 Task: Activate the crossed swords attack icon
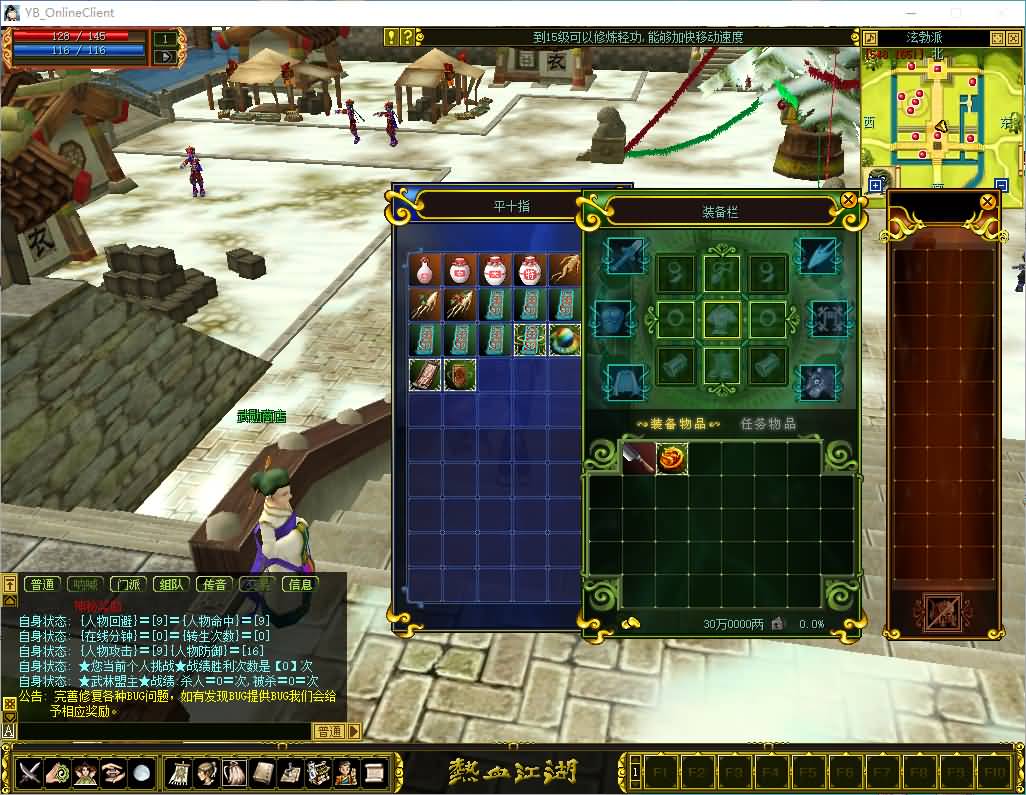(28, 772)
